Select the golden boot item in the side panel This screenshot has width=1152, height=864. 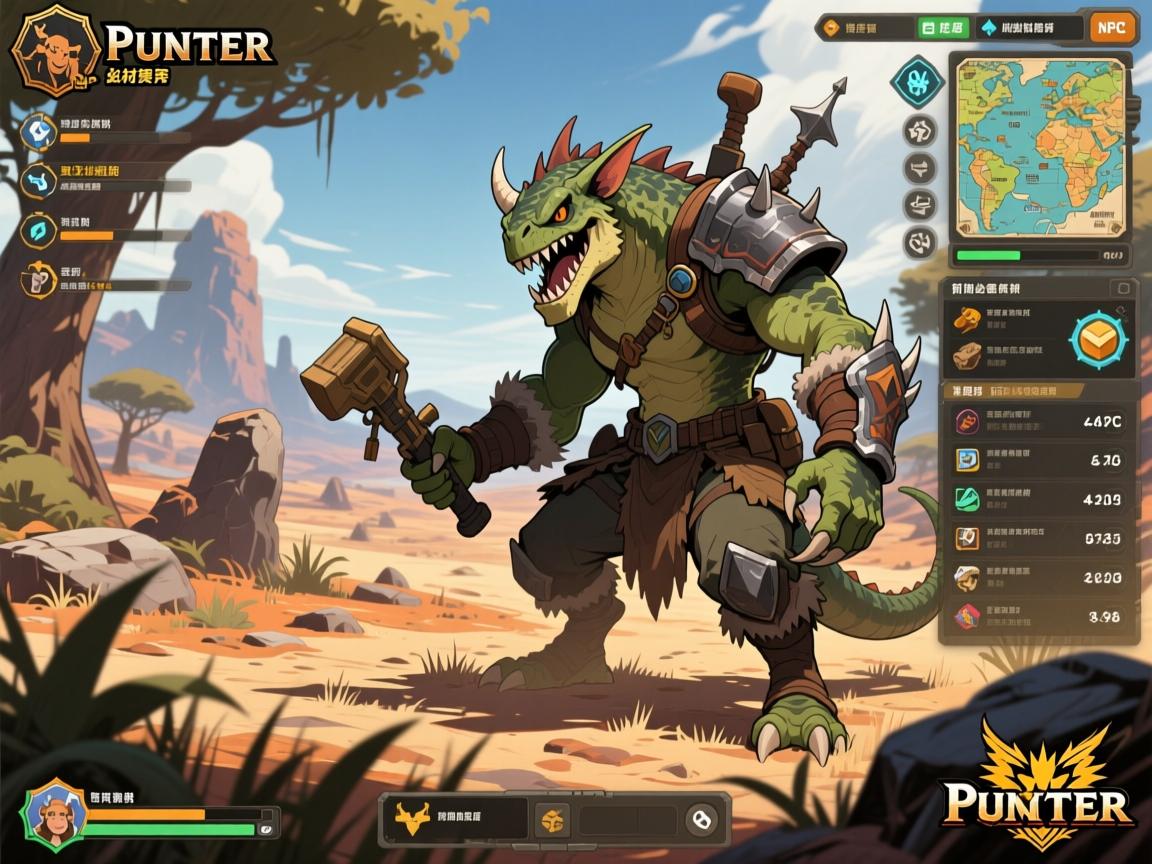click(x=965, y=319)
